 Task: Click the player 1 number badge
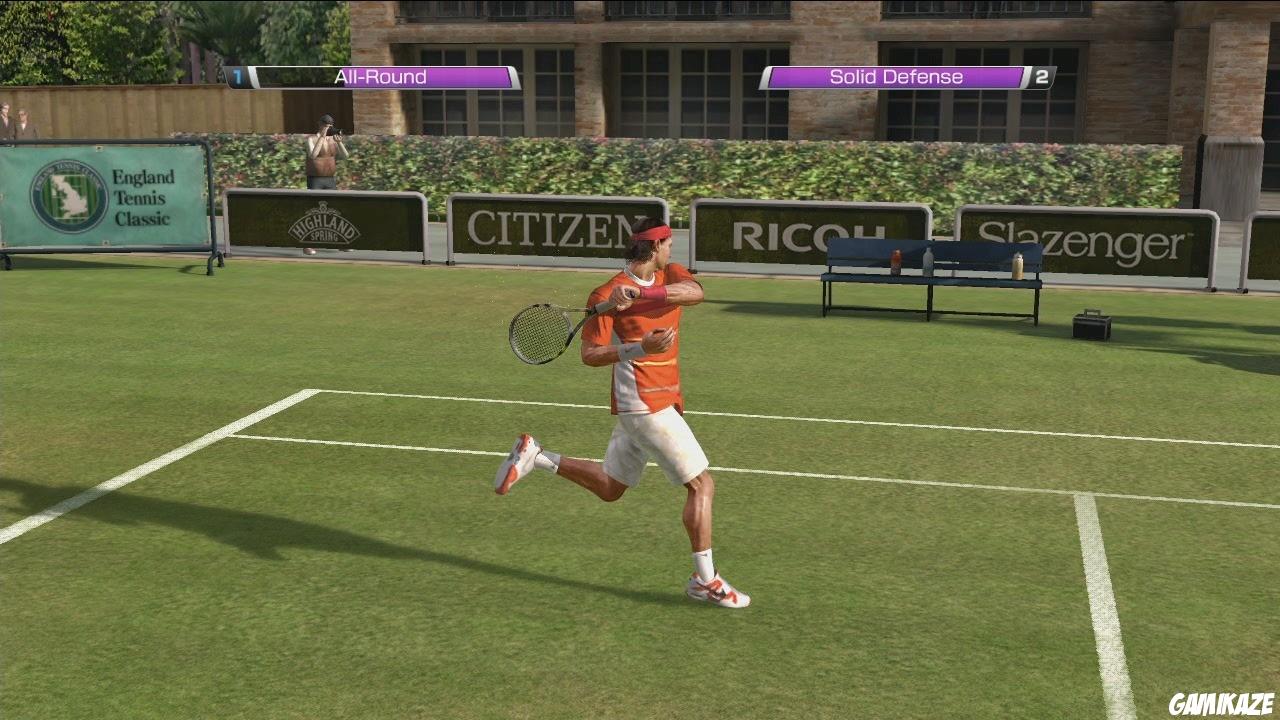(237, 77)
